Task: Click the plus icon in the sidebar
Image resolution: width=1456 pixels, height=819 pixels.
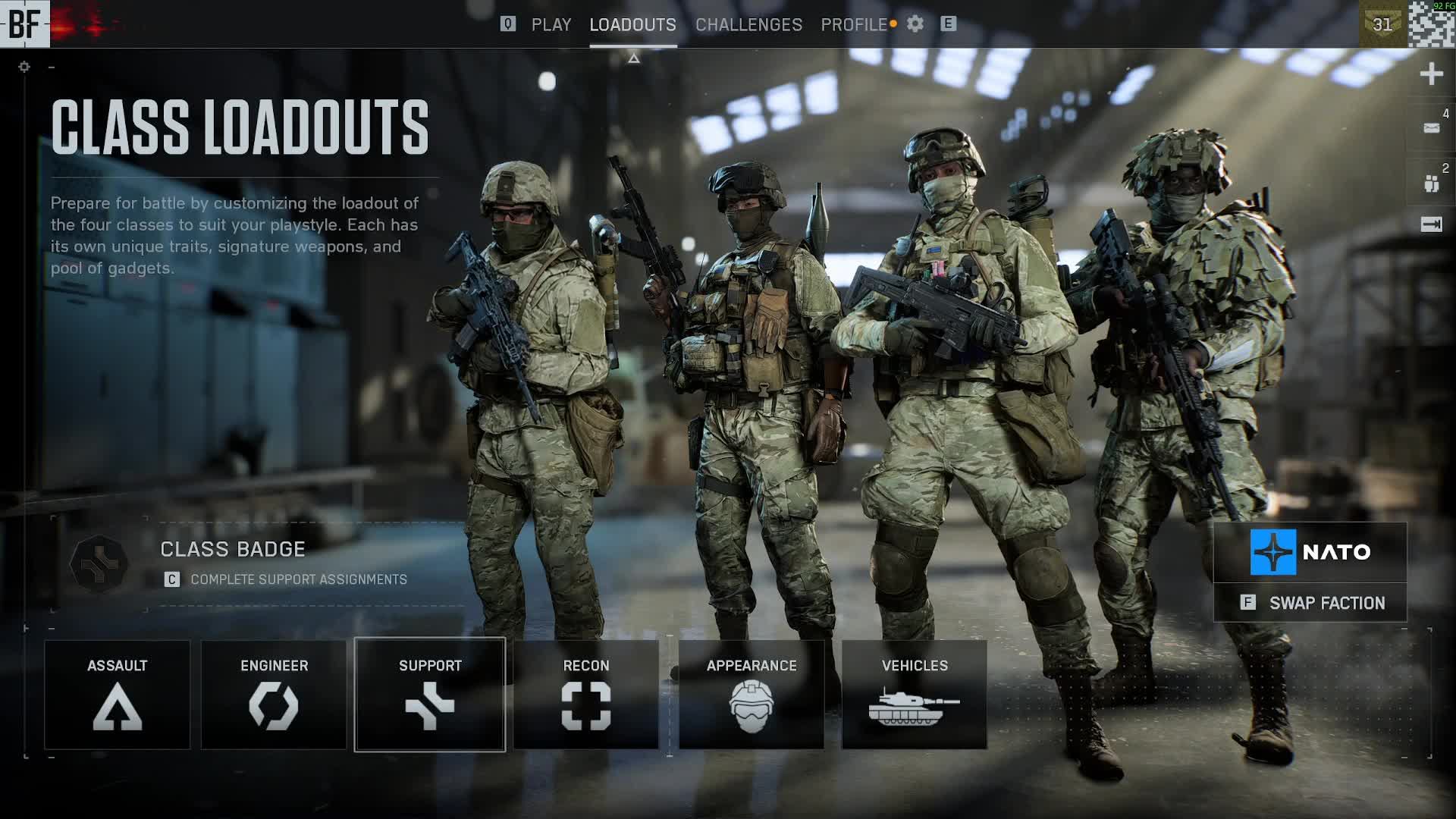Action: (x=1431, y=74)
